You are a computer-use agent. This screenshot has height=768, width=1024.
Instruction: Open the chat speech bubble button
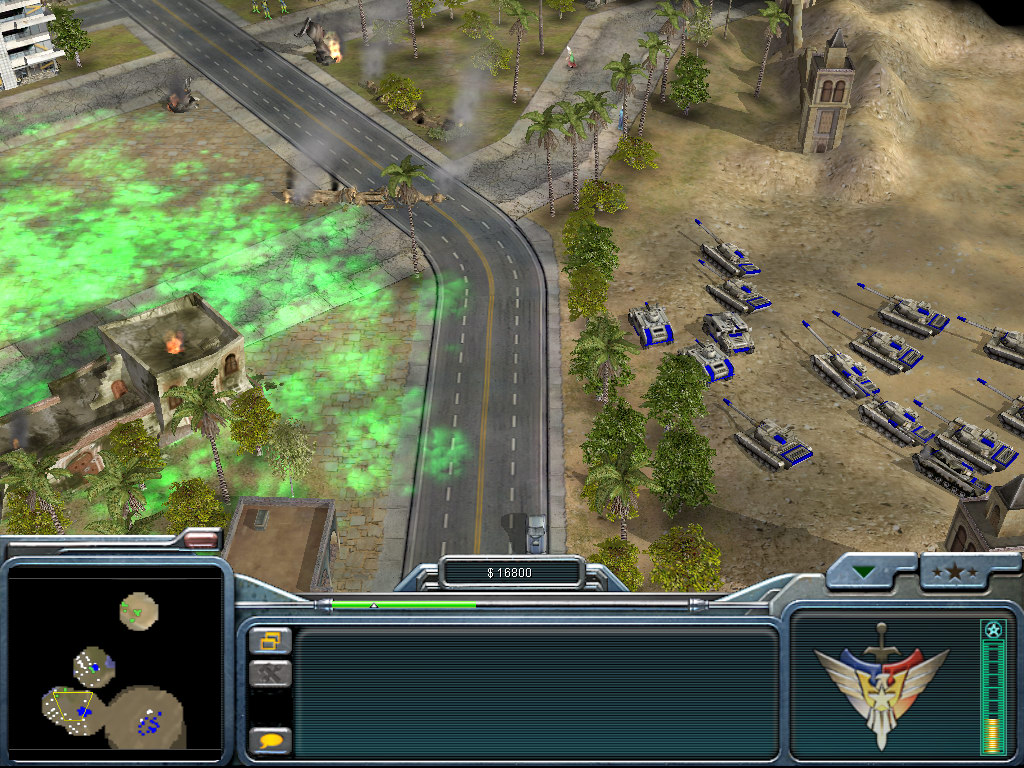[x=270, y=741]
